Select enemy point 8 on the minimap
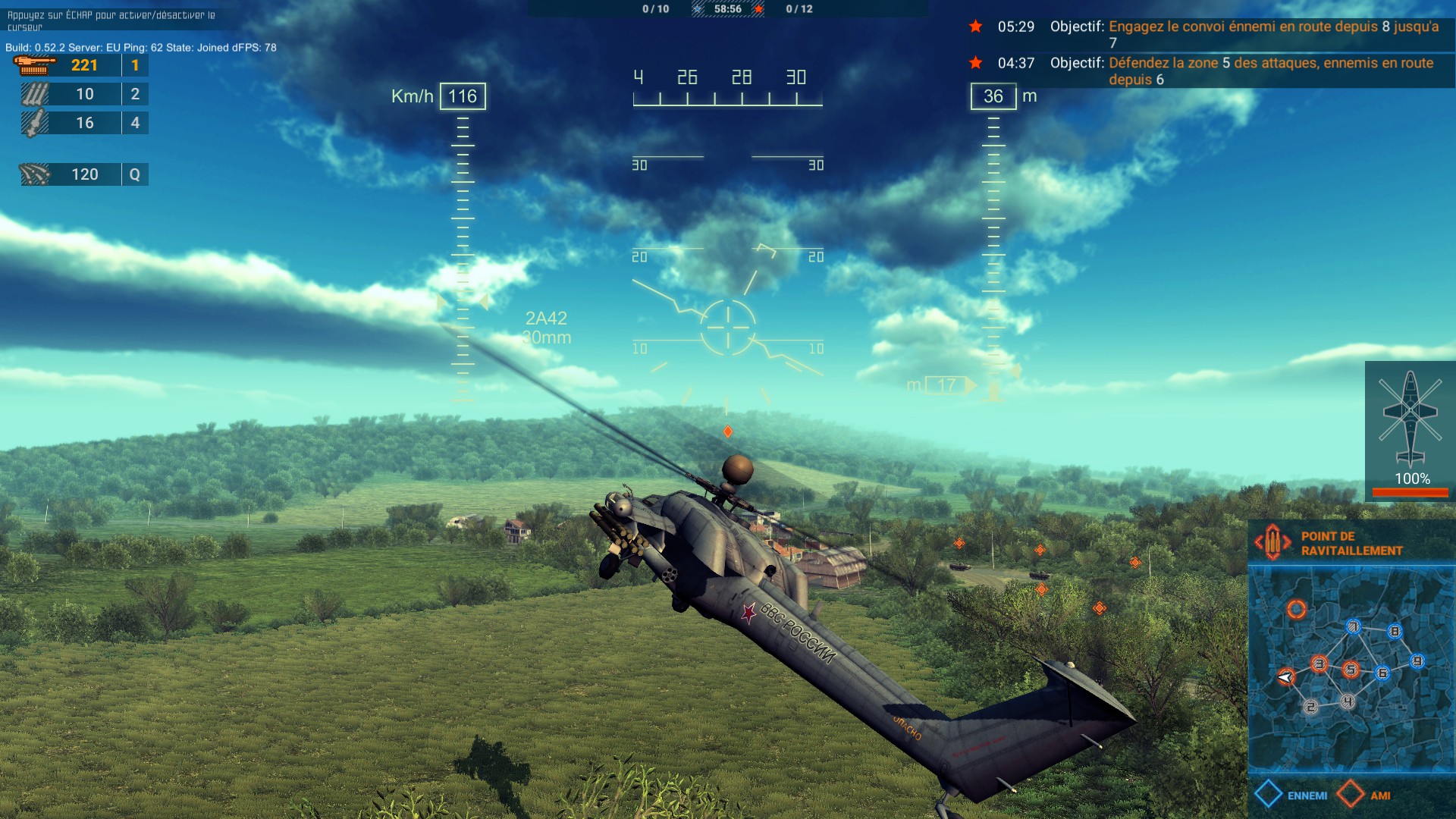 [1394, 630]
